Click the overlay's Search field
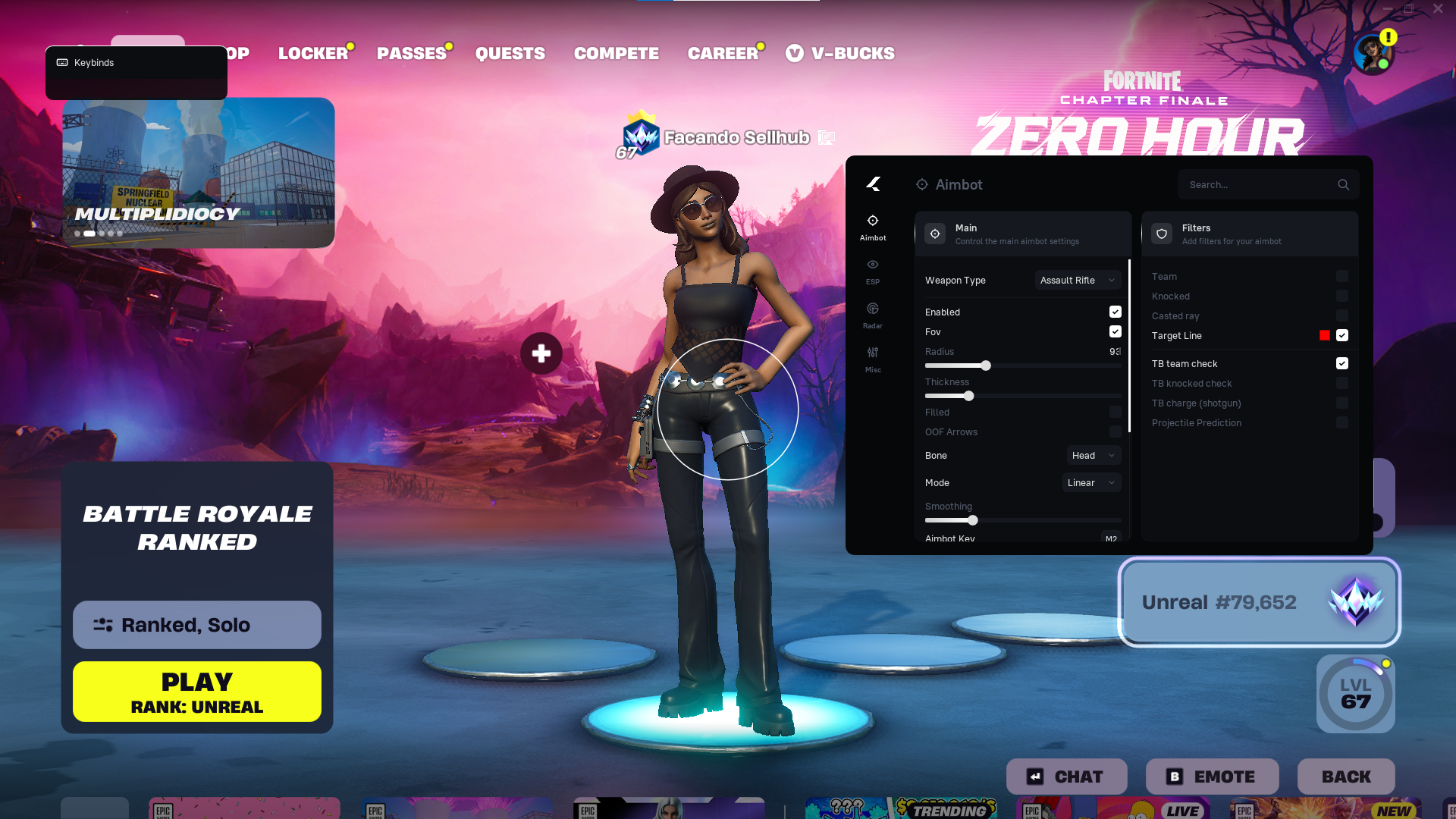 tap(1259, 184)
